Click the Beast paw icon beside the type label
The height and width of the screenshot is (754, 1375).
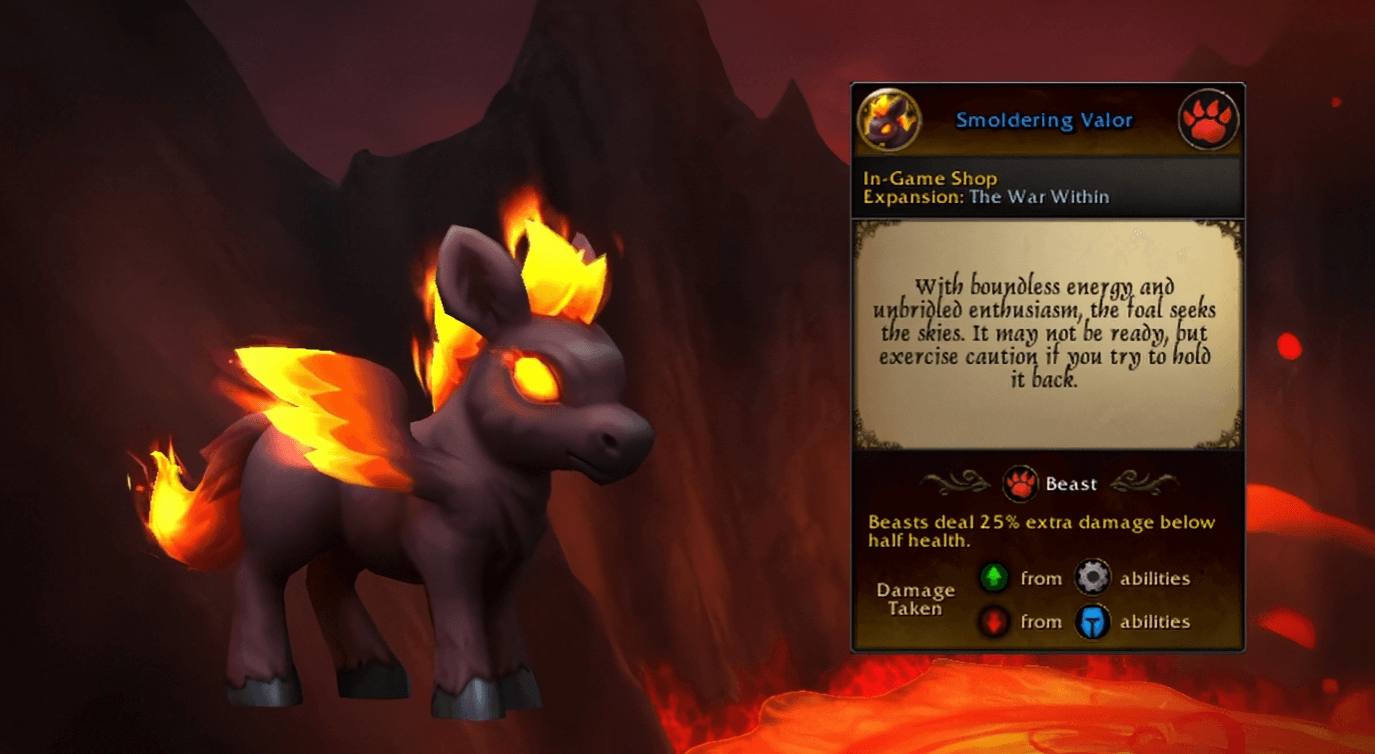[1020, 483]
